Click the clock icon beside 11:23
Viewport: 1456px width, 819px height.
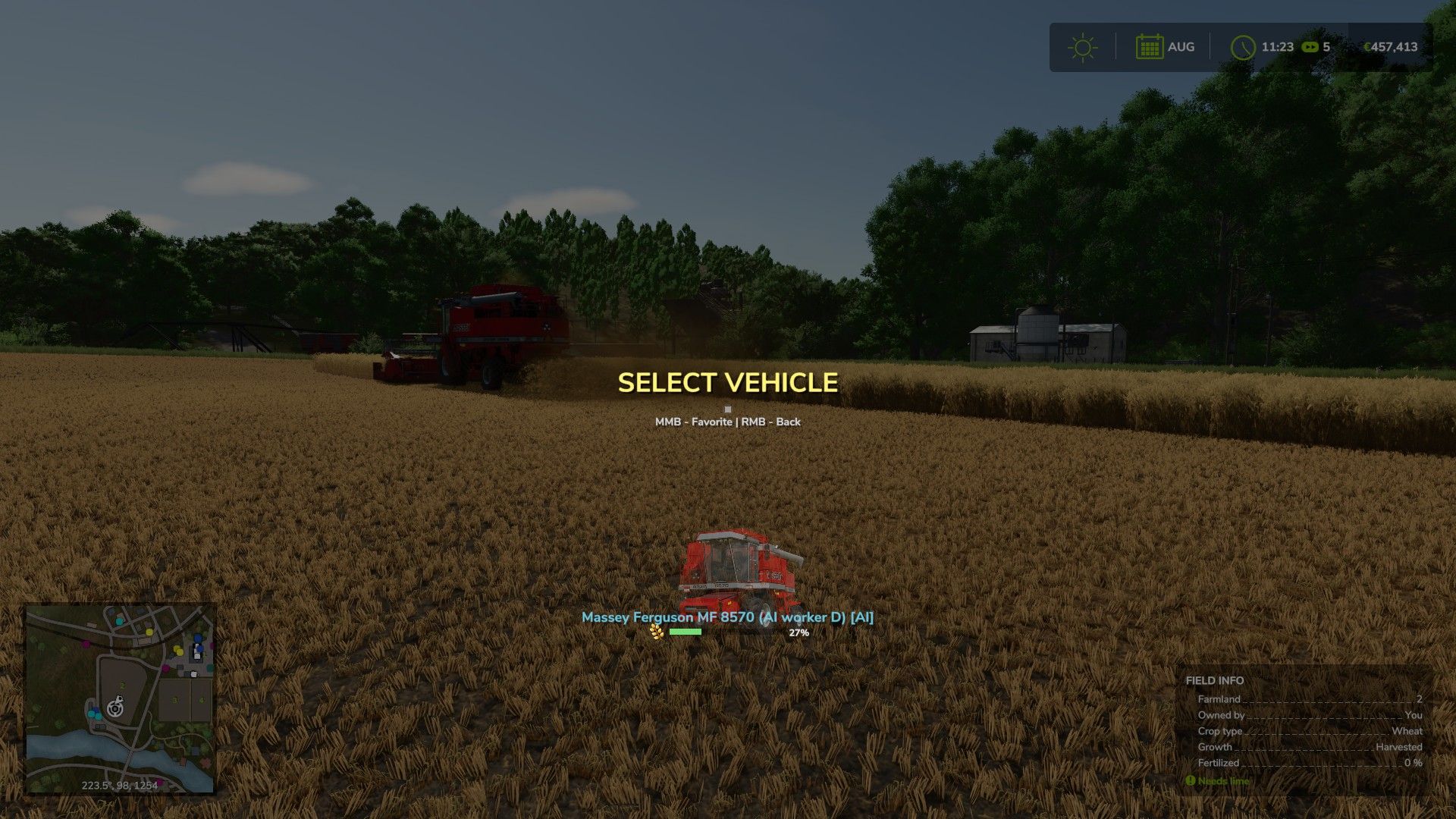pyautogui.click(x=1244, y=47)
